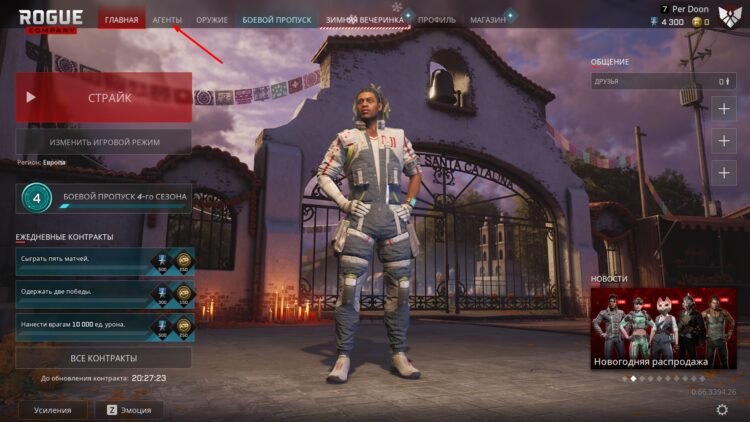Open ВСЕ КОНТРАКТЫ list
The image size is (750, 422).
(x=103, y=357)
